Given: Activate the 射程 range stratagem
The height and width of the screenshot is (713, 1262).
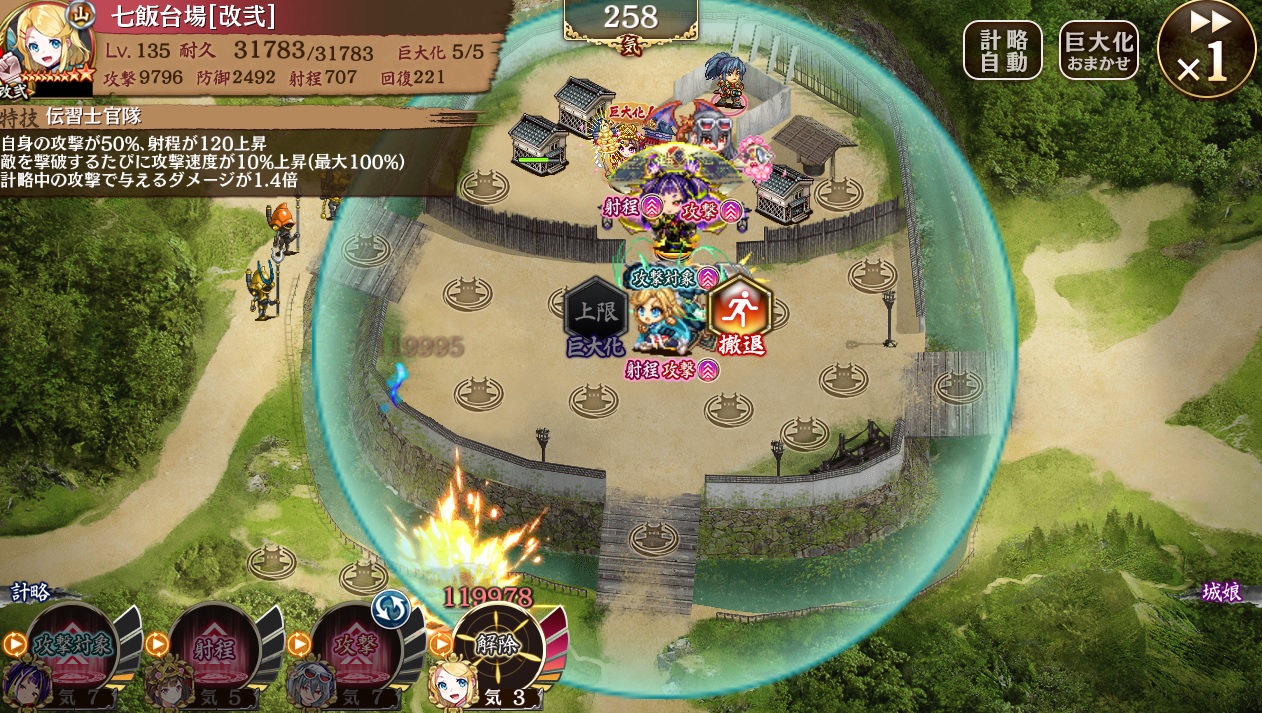Looking at the screenshot, I should [215, 645].
